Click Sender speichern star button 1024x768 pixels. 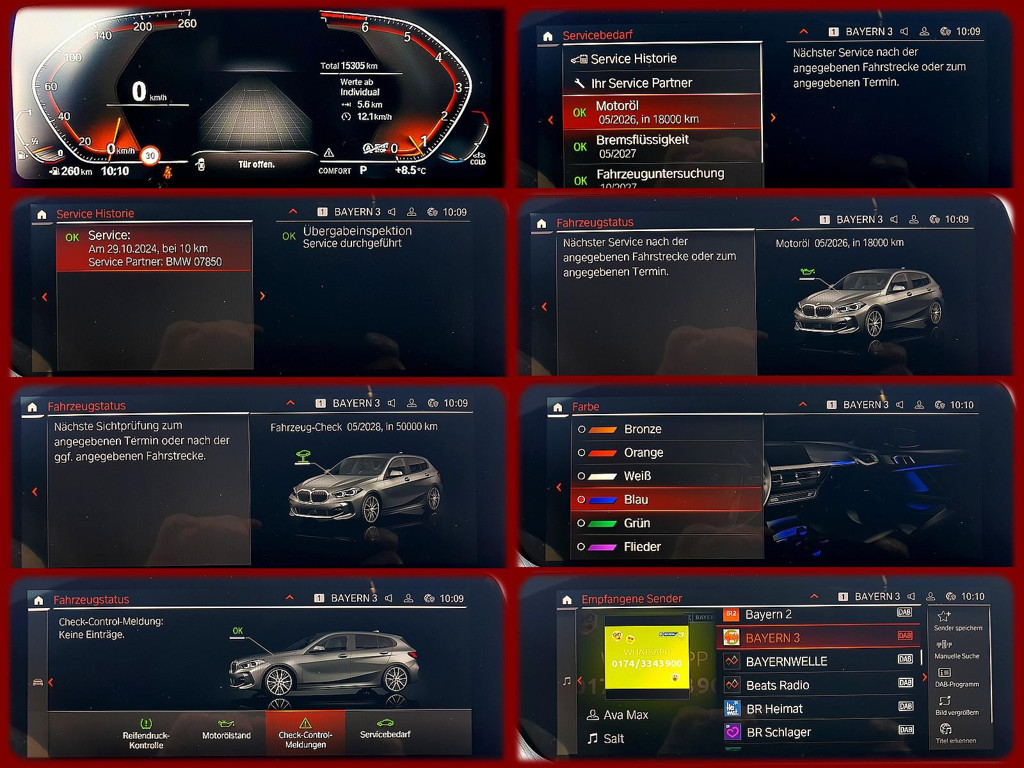pos(958,621)
